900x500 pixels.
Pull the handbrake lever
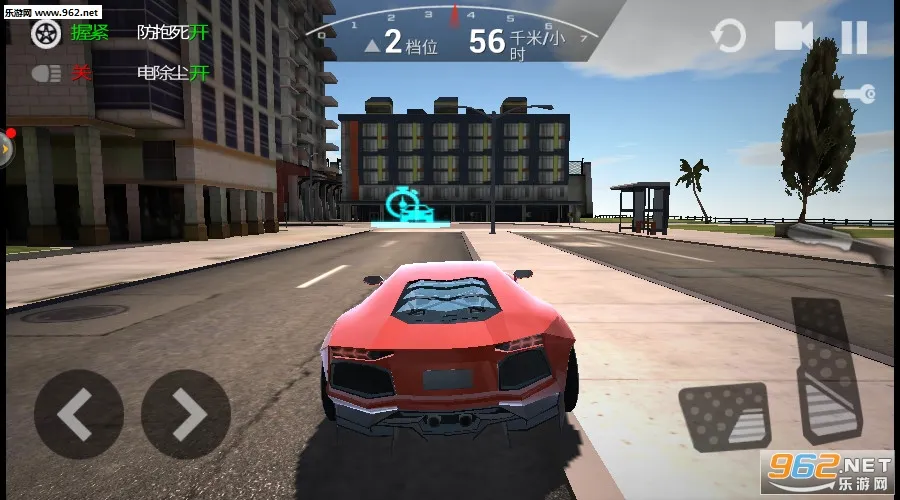click(x=843, y=240)
